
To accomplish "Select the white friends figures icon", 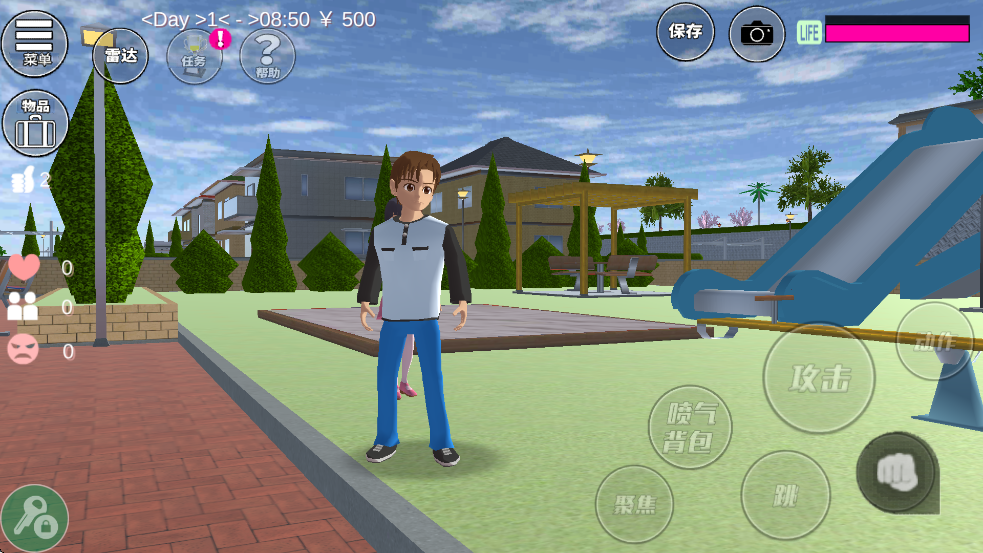I will [x=23, y=307].
